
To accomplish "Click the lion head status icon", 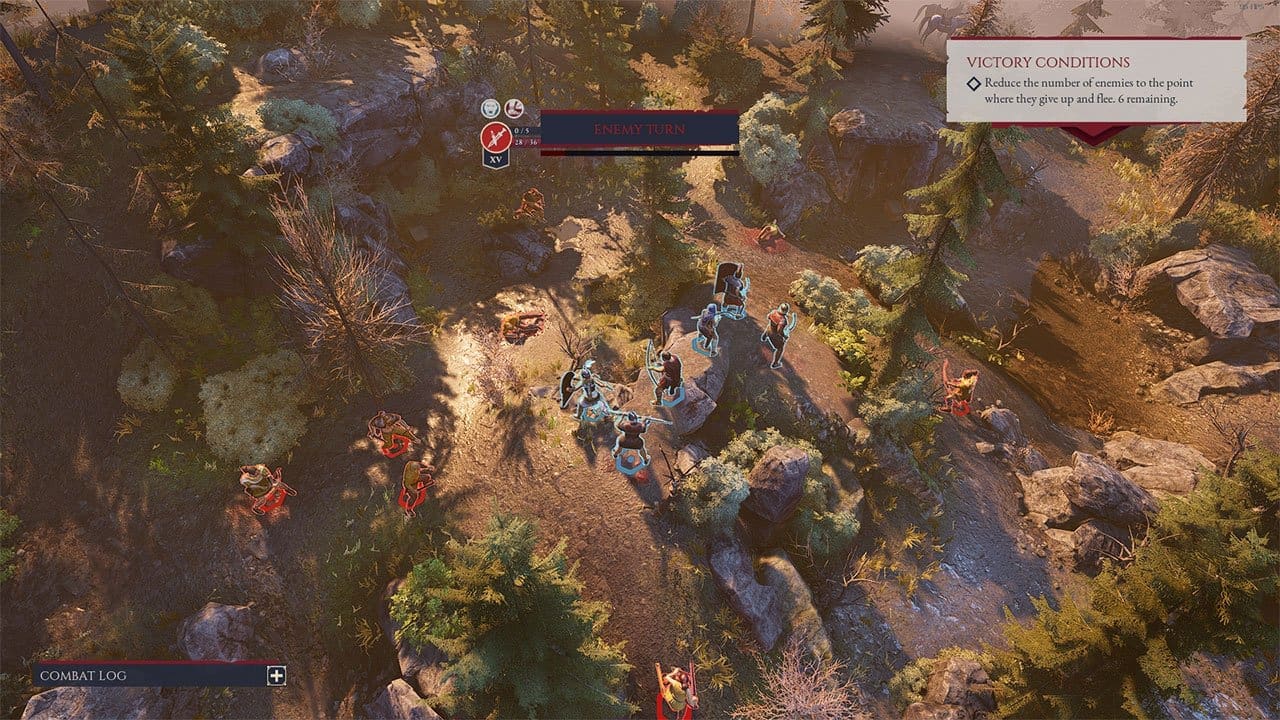I will click(x=490, y=108).
